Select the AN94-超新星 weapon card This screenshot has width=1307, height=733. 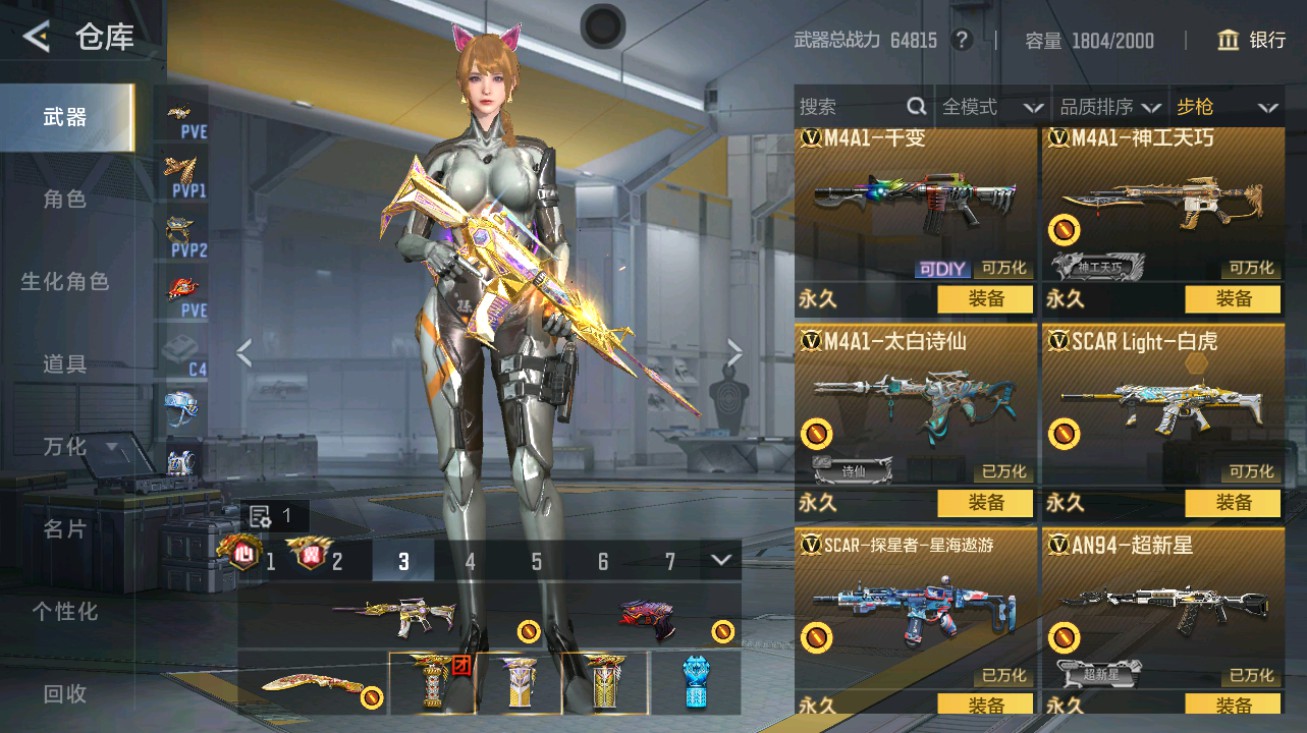coord(1163,610)
